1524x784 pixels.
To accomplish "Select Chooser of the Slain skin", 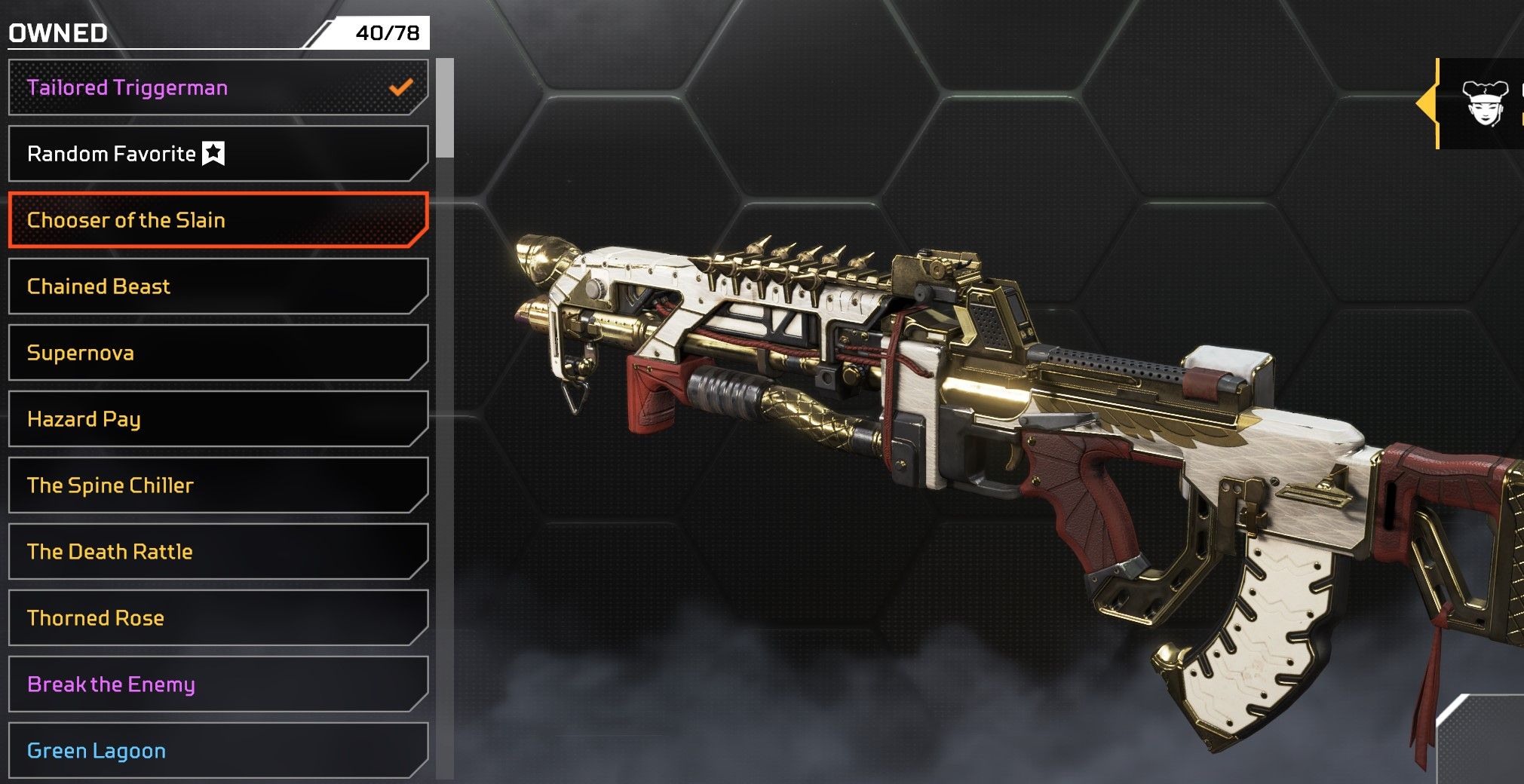I will (217, 220).
